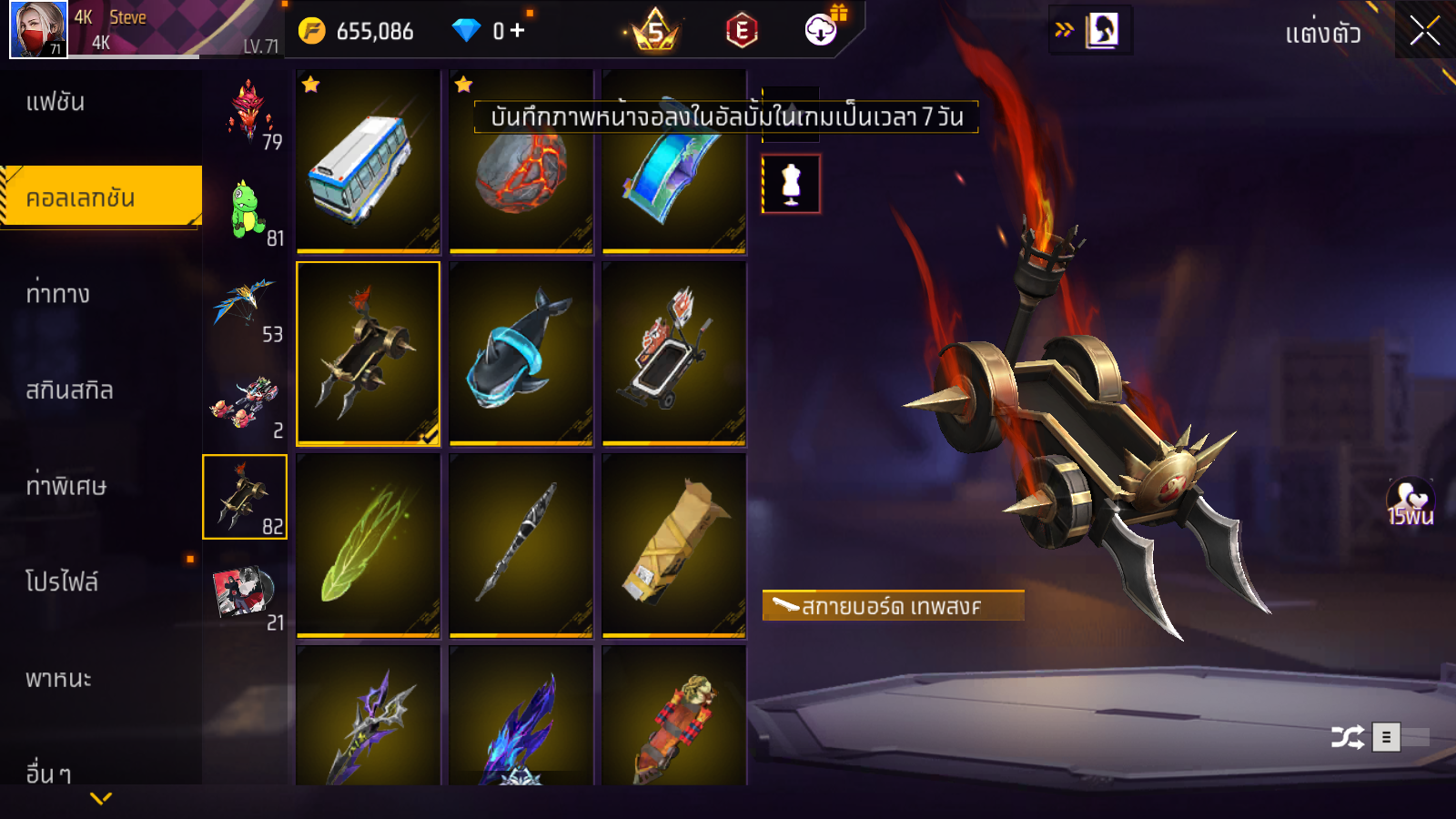Image resolution: width=1456 pixels, height=819 pixels.
Task: Open the parachute glider subcategory
Action: 244,307
